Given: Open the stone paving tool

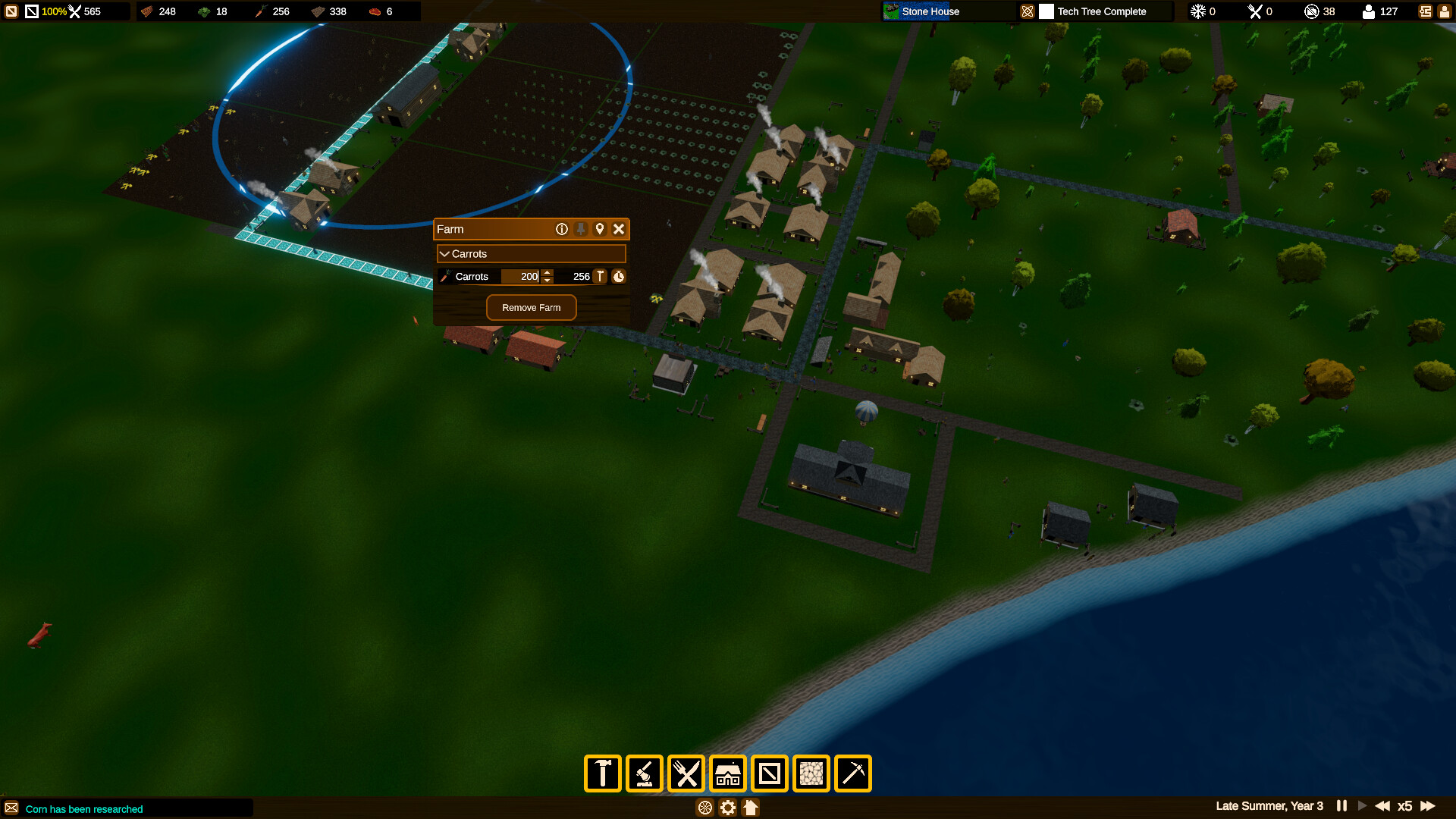Looking at the screenshot, I should coord(811,773).
